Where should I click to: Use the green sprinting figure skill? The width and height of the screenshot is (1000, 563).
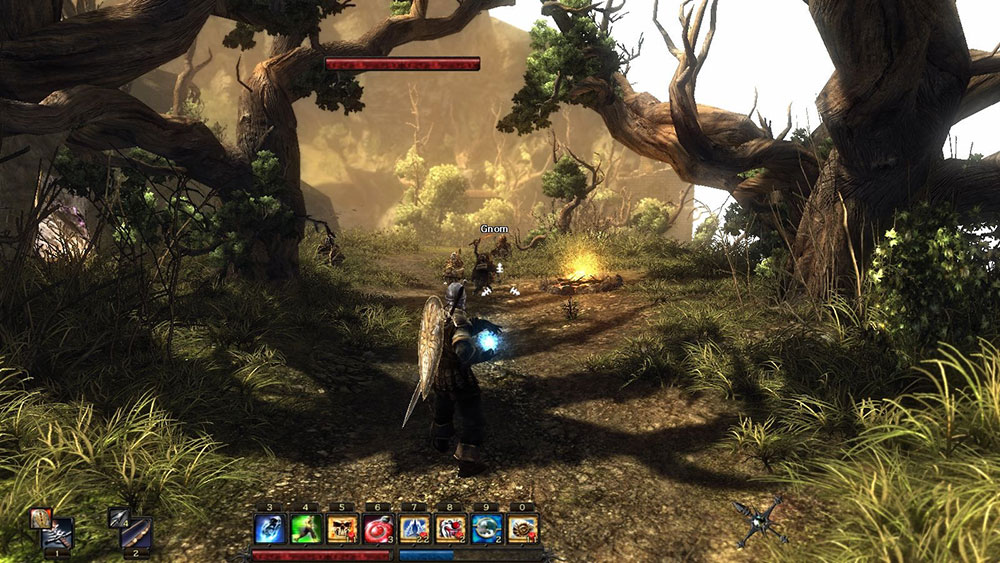coord(306,528)
